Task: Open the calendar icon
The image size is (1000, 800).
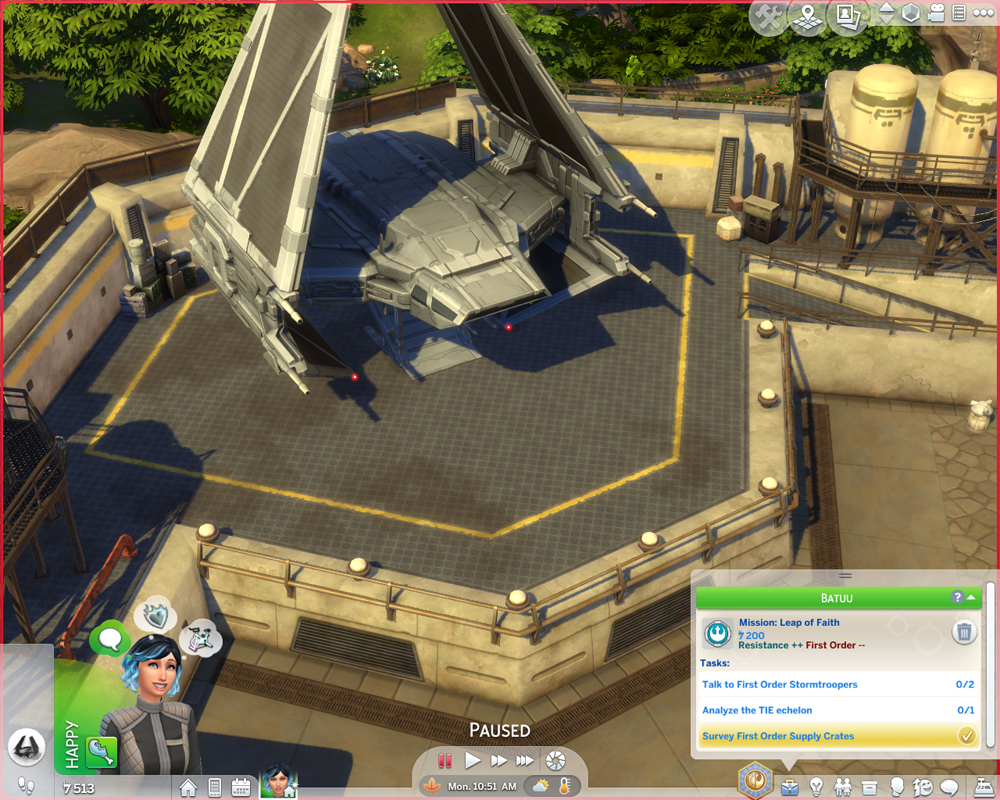Action: [241, 786]
